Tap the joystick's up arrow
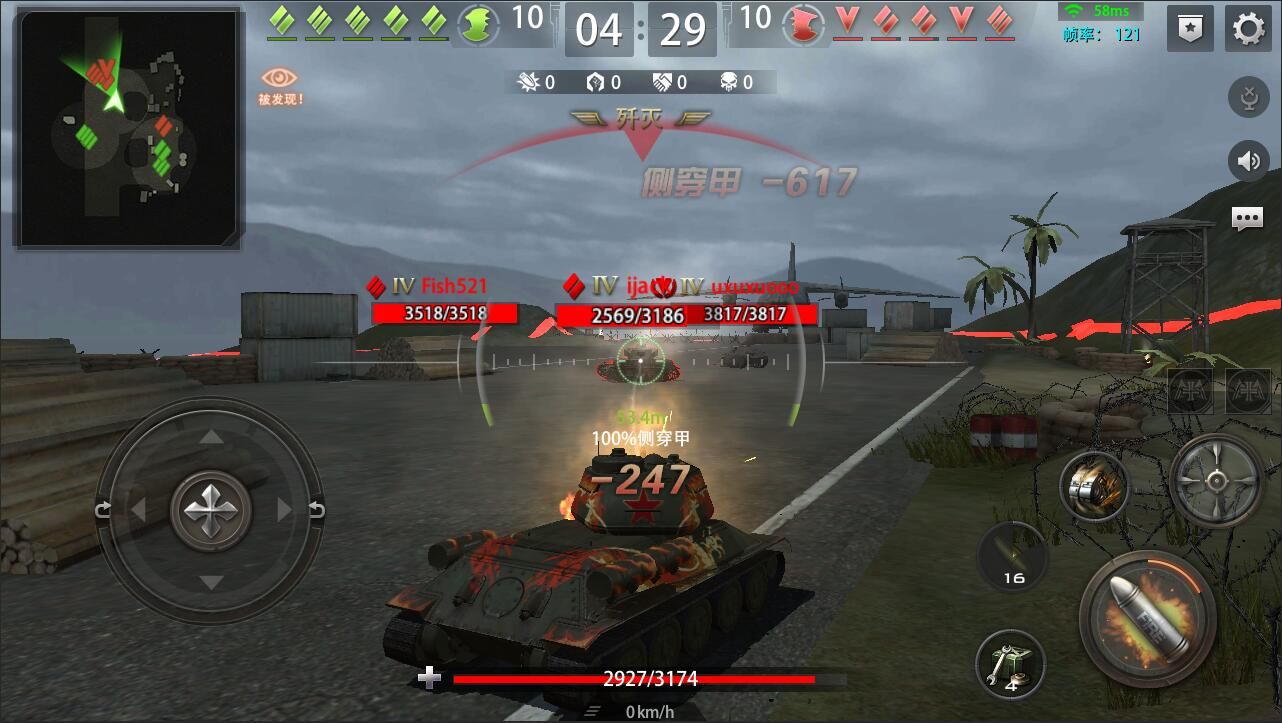Image resolution: width=1282 pixels, height=723 pixels. click(210, 437)
